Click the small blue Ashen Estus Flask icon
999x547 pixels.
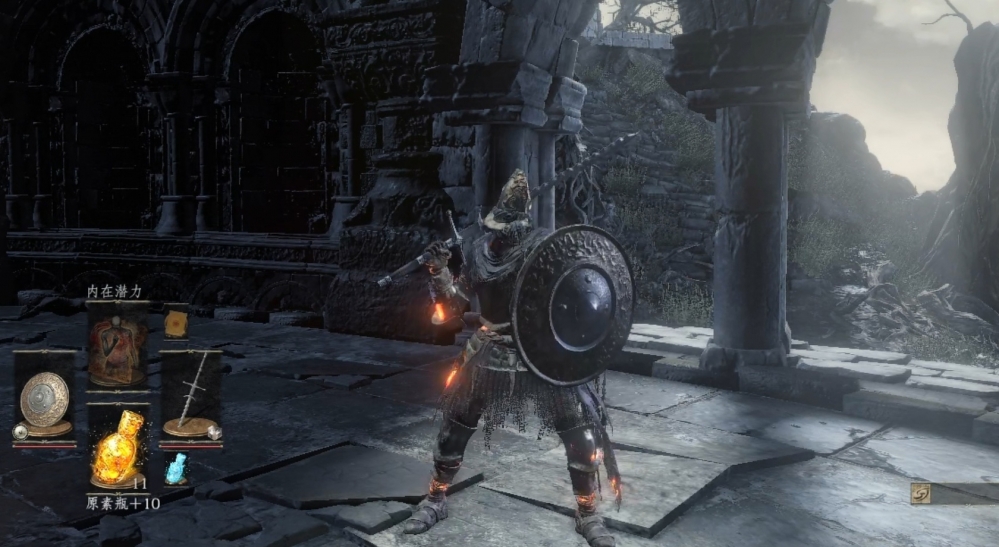[x=176, y=468]
